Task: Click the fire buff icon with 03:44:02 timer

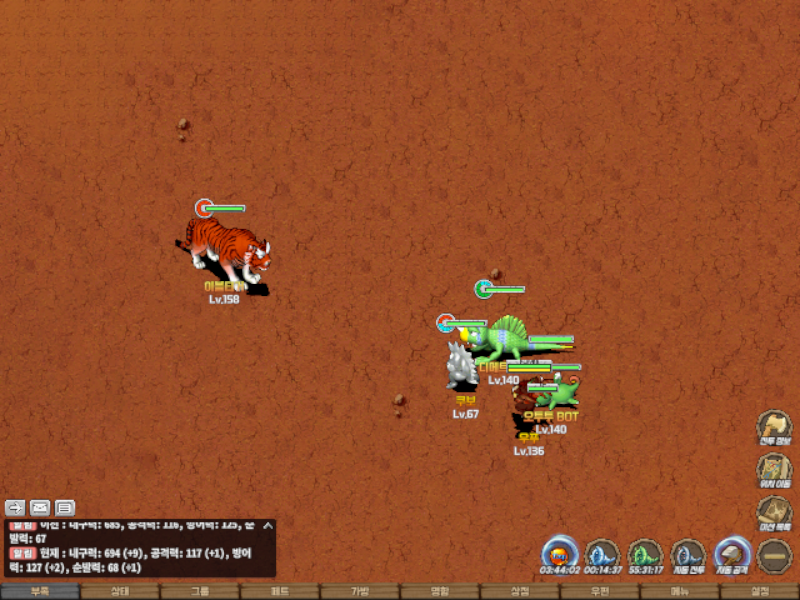Action: coord(560,555)
